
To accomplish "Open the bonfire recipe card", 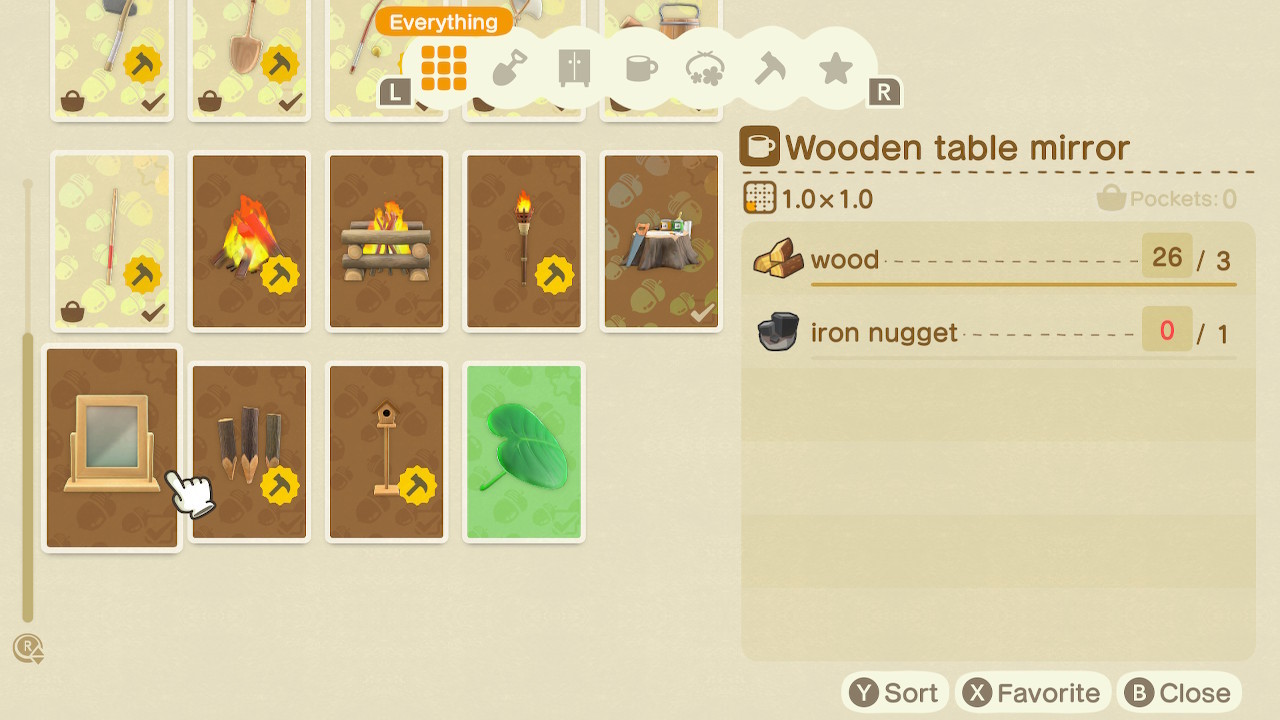I will (386, 240).
